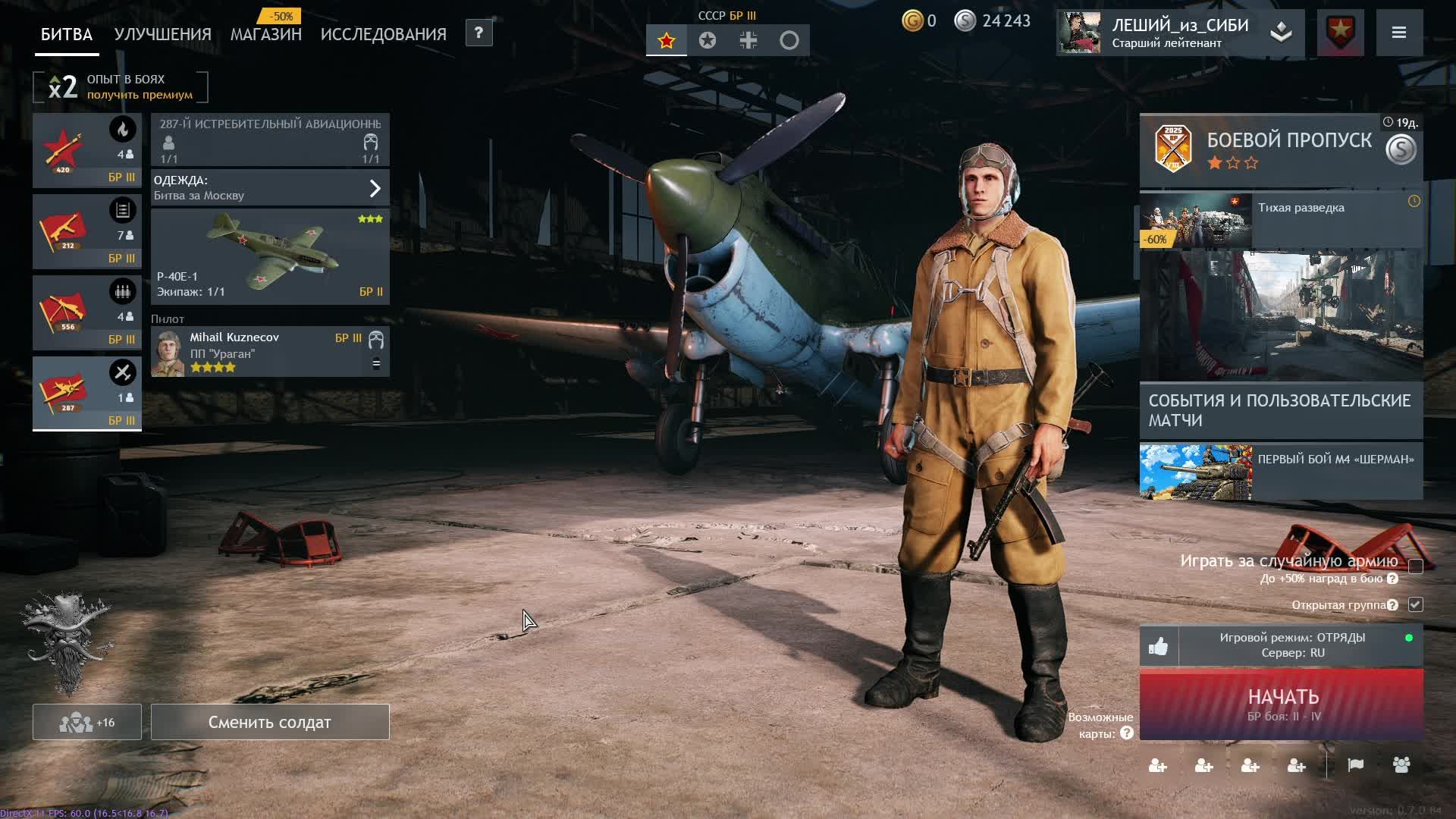
Task: Go to the ИССЛЕДОВАНИЯ tab
Action: 383,35
